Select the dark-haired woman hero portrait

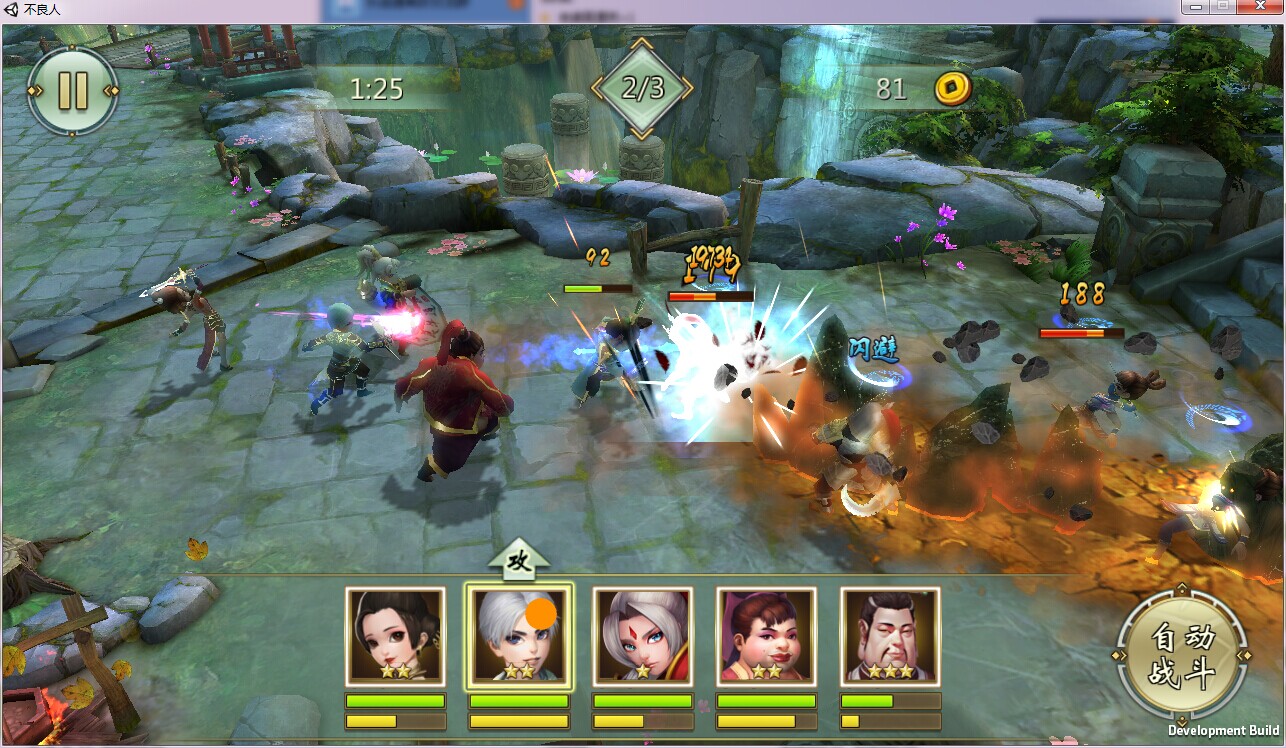[395, 637]
